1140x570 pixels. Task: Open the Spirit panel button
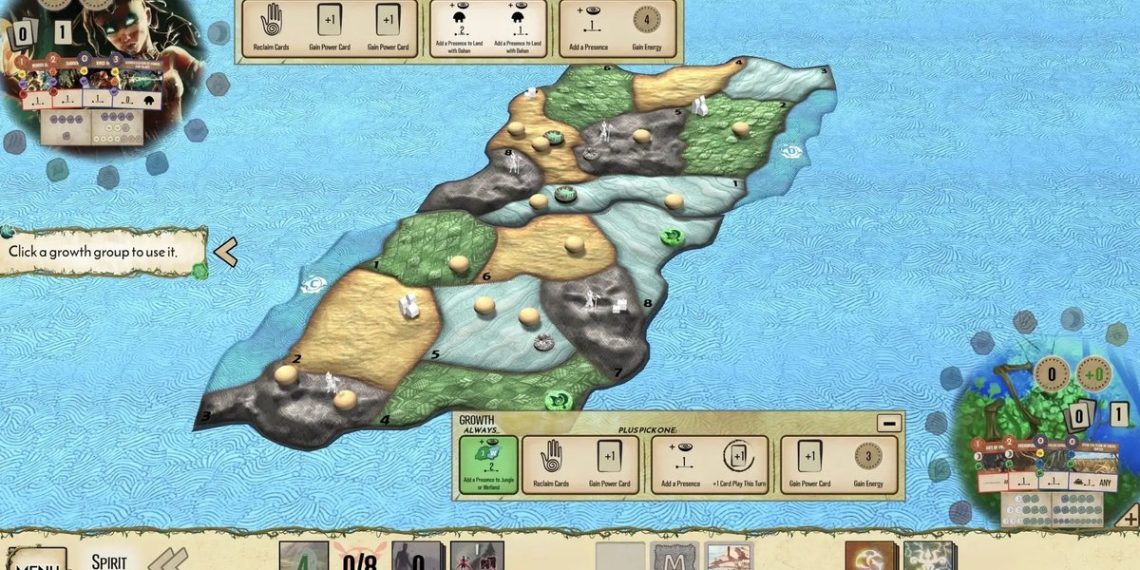pyautogui.click(x=109, y=559)
